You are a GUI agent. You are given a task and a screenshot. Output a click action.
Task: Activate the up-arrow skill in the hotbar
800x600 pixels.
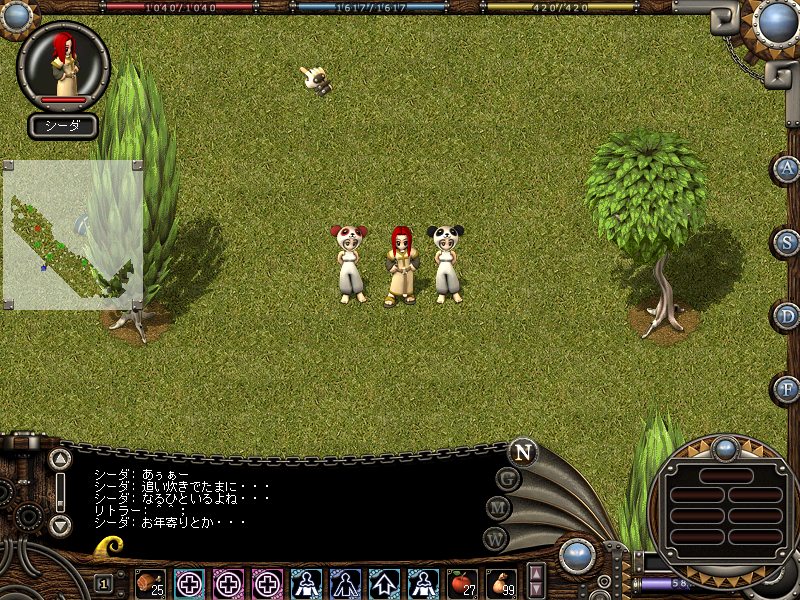[x=384, y=583]
